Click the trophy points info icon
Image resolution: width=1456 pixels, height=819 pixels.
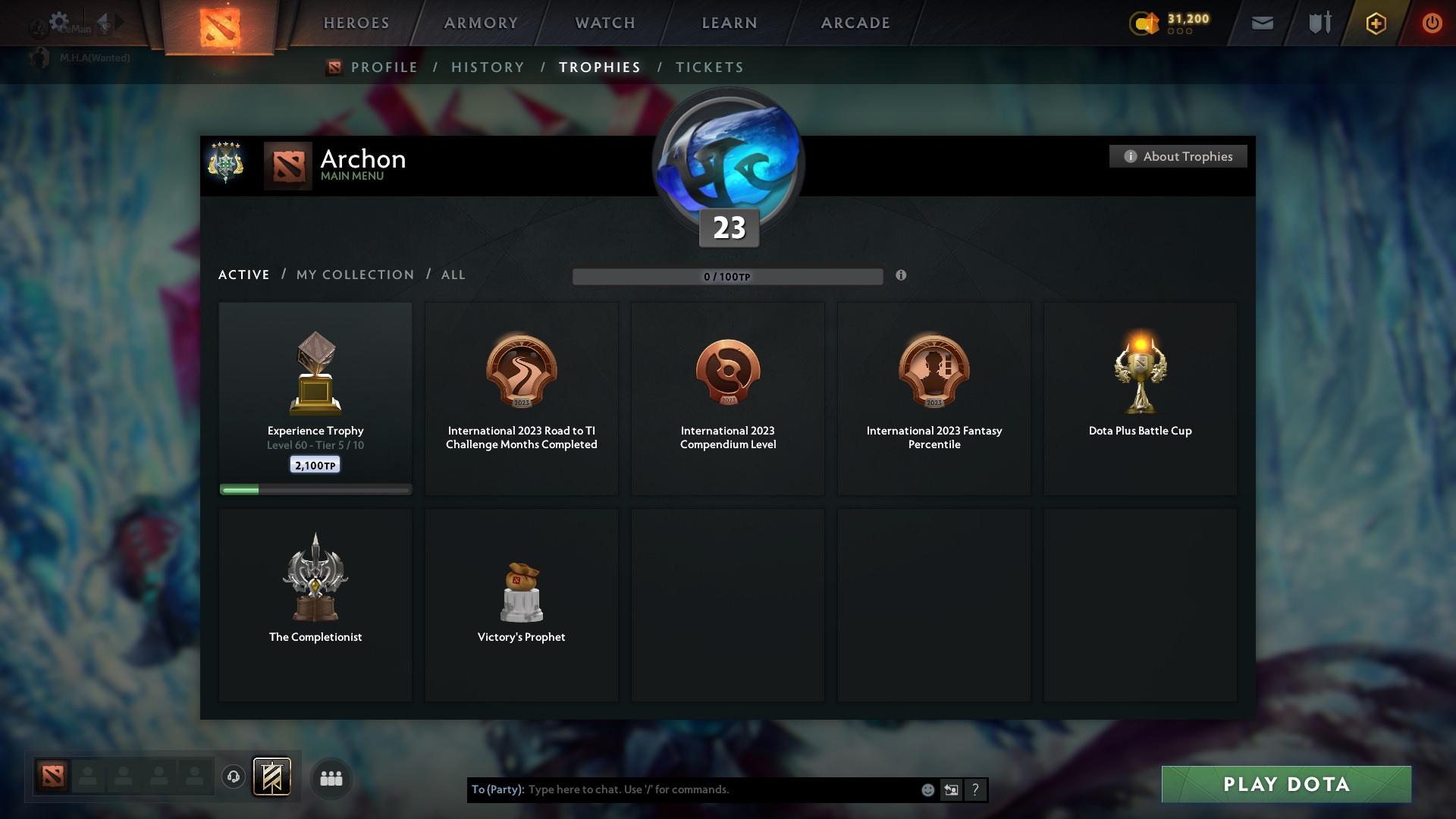[x=902, y=276]
